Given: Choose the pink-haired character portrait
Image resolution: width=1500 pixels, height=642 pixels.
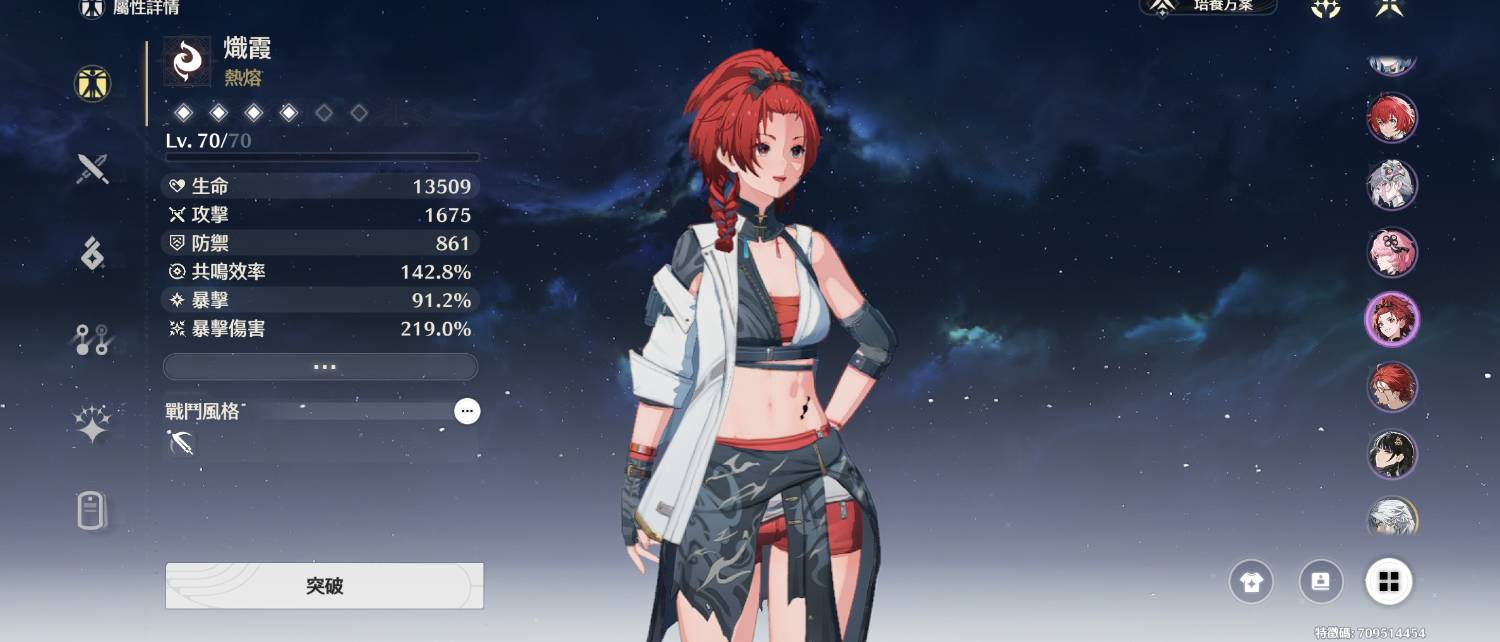Looking at the screenshot, I should 1392,252.
